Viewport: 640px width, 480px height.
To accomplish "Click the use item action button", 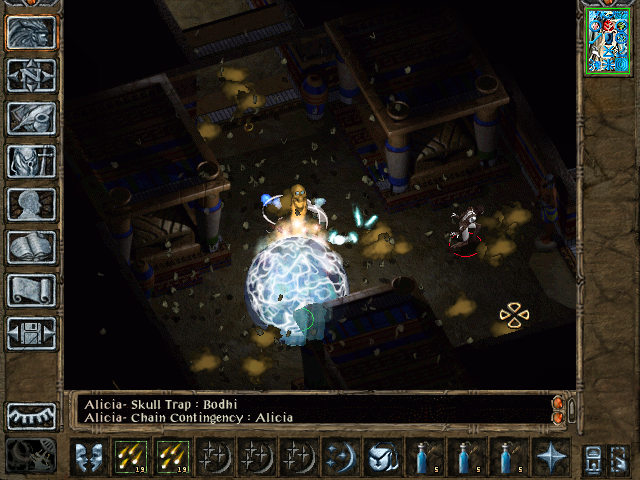I will click(x=382, y=457).
